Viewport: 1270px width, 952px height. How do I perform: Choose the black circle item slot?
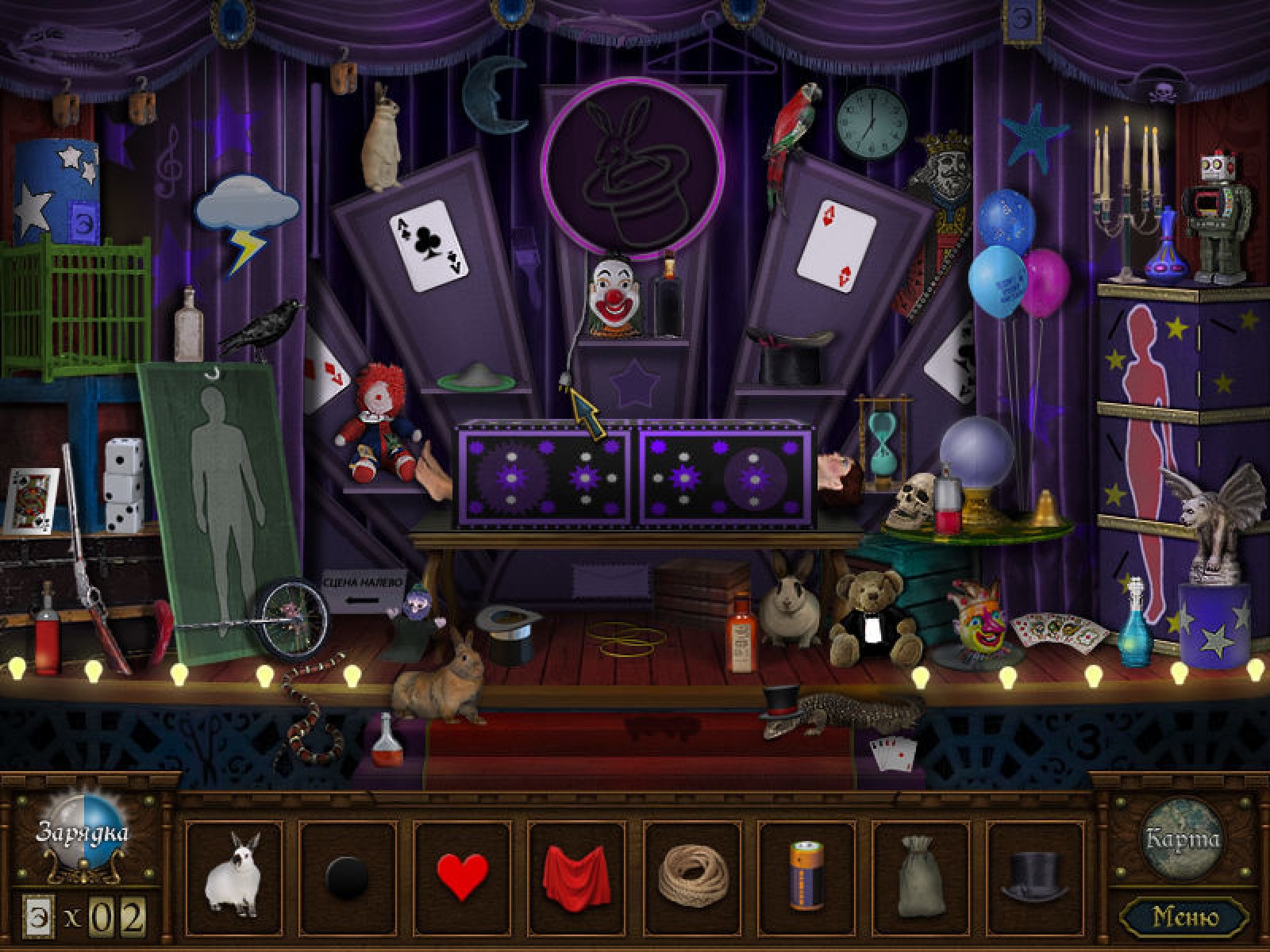pos(348,876)
